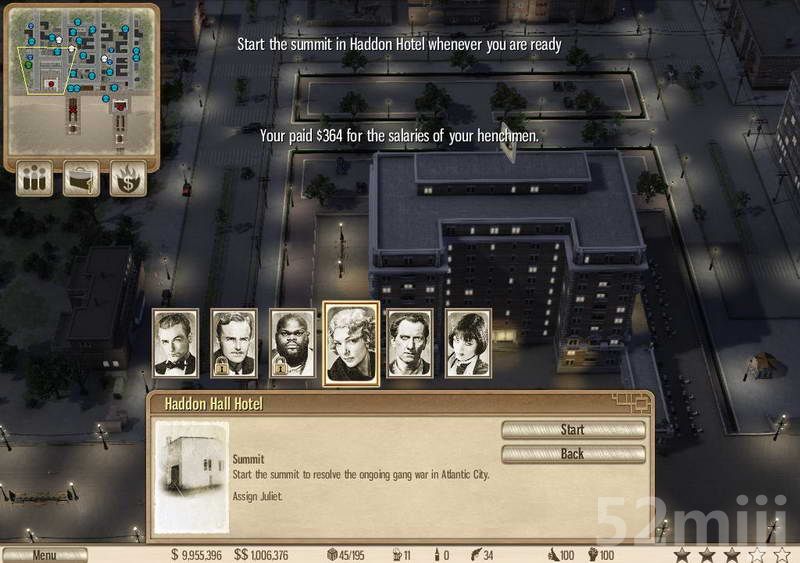Viewport: 800px width, 563px height.
Task: Click the Haddon Hall Hotel building thumbnail
Action: (x=191, y=475)
